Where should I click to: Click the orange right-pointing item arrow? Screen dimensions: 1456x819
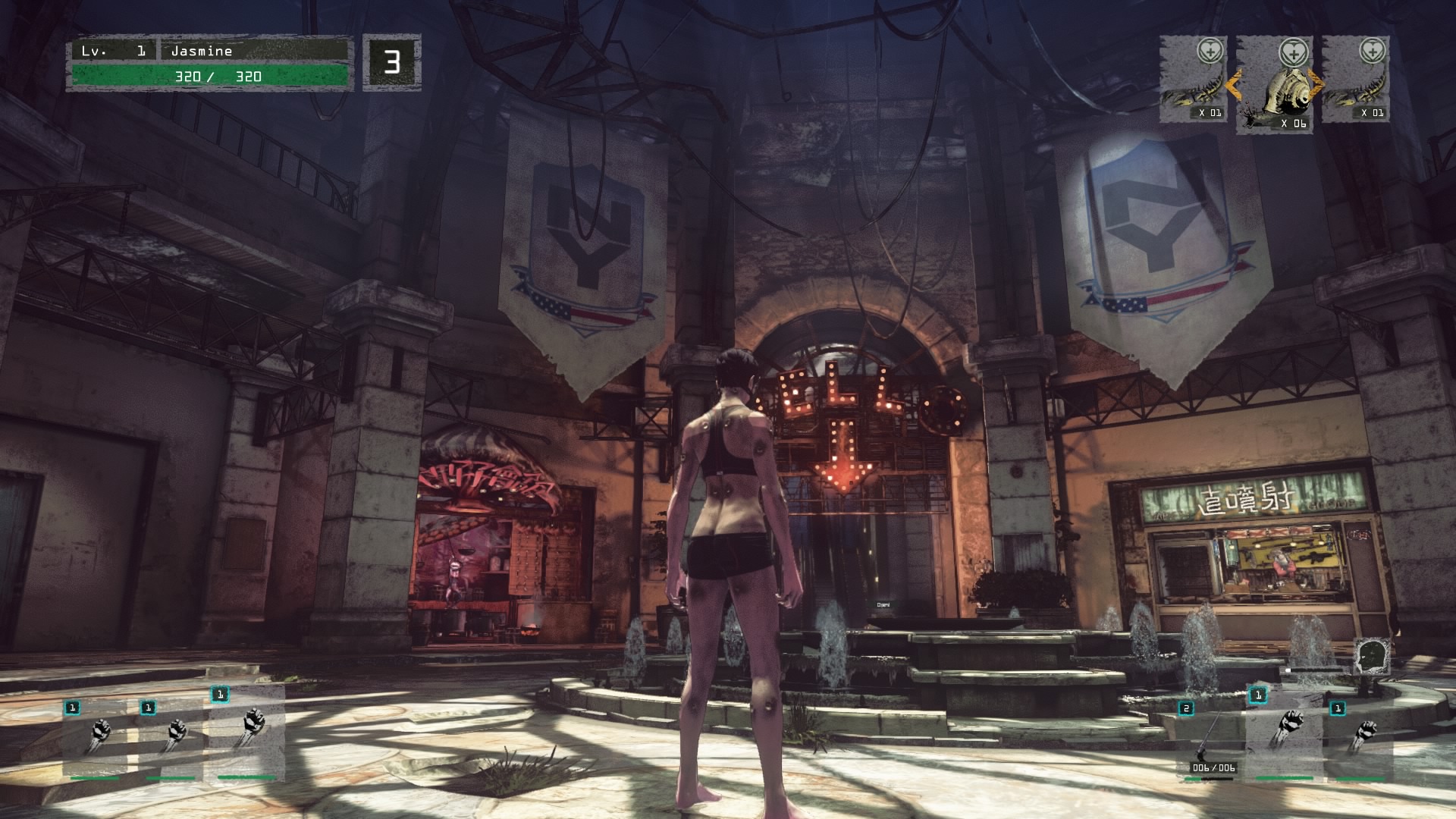[x=1316, y=85]
